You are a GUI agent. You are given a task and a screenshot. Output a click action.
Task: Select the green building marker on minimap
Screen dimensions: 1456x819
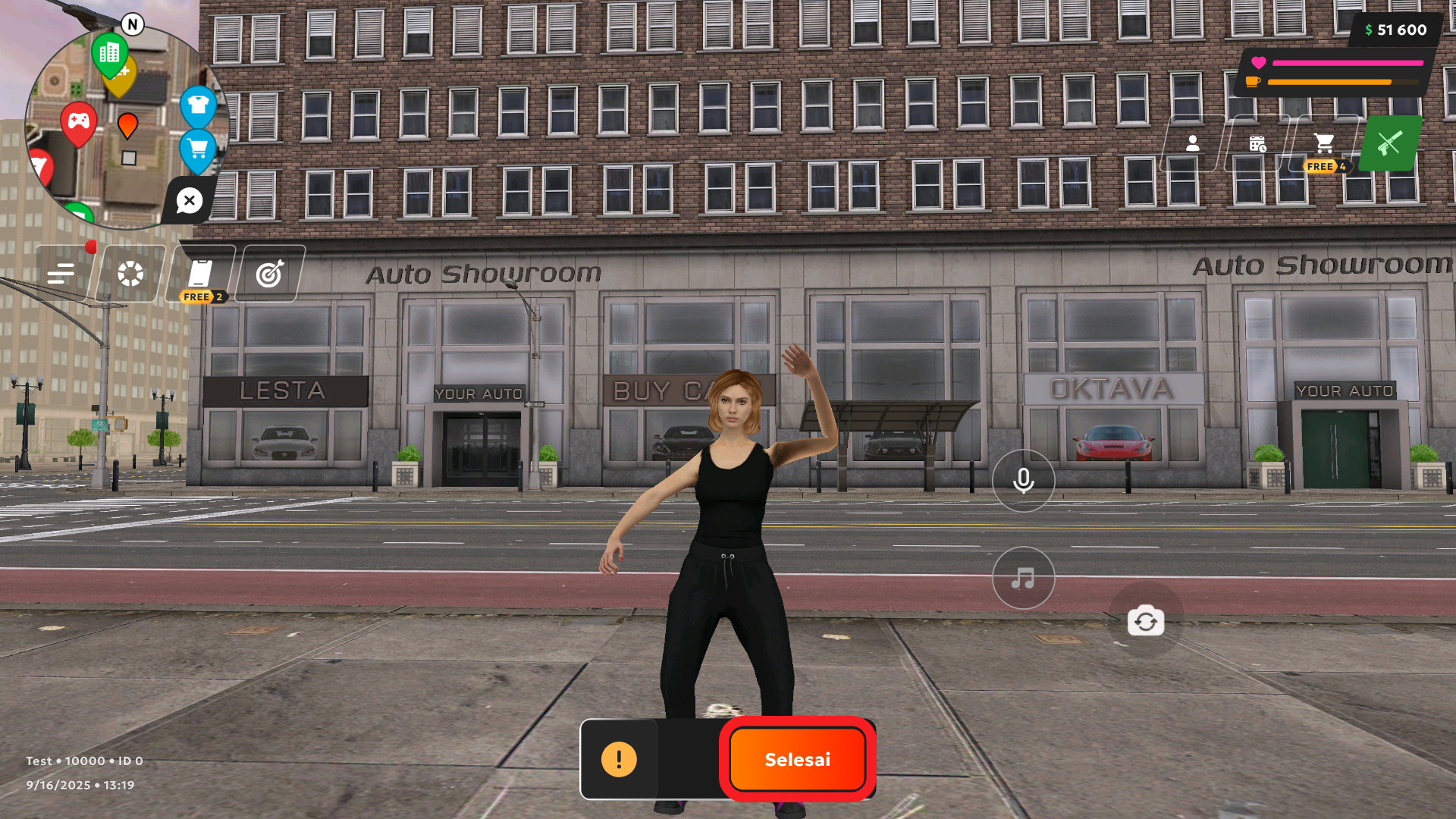point(109,53)
